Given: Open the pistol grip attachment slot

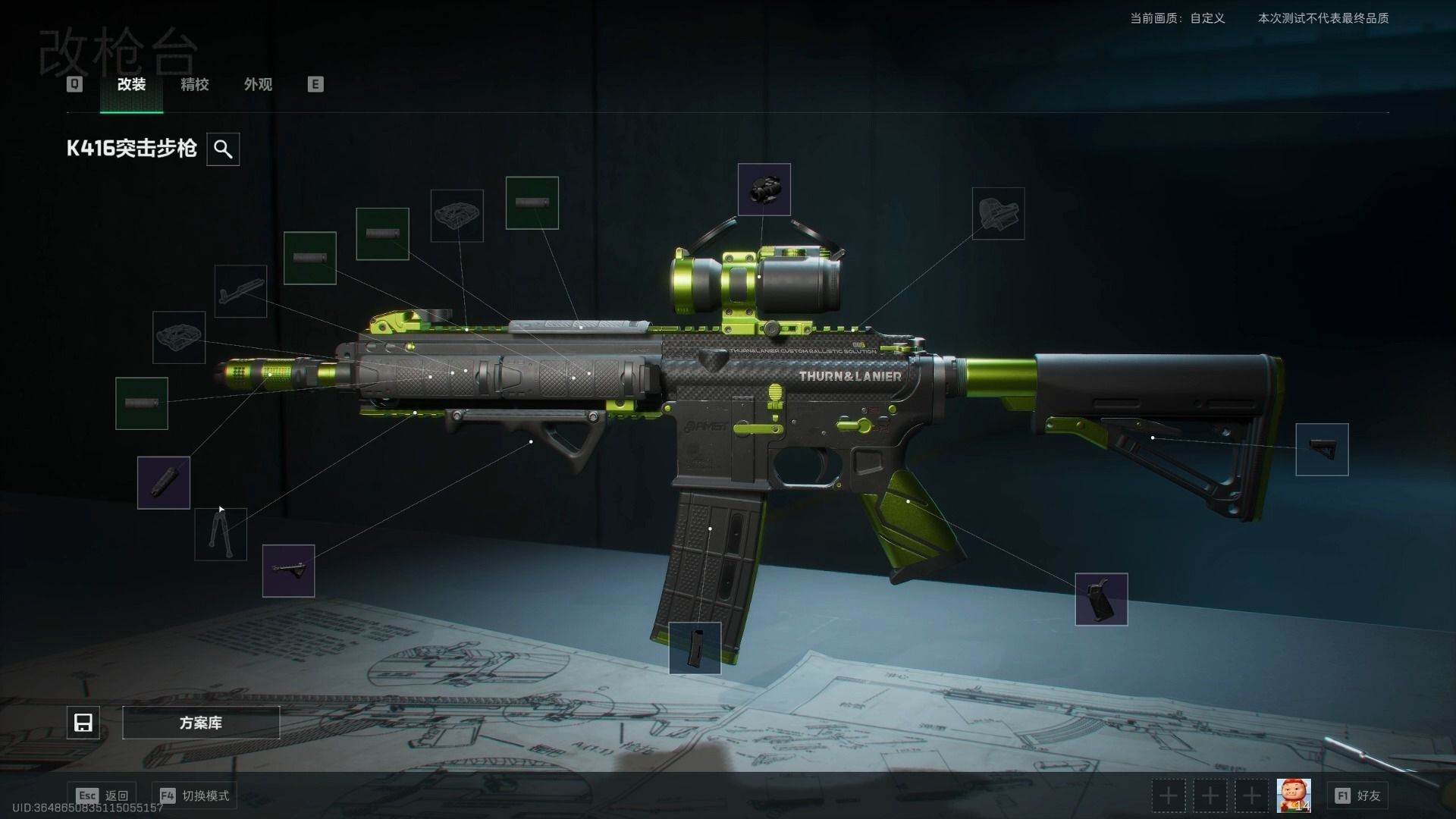Looking at the screenshot, I should [x=1101, y=599].
